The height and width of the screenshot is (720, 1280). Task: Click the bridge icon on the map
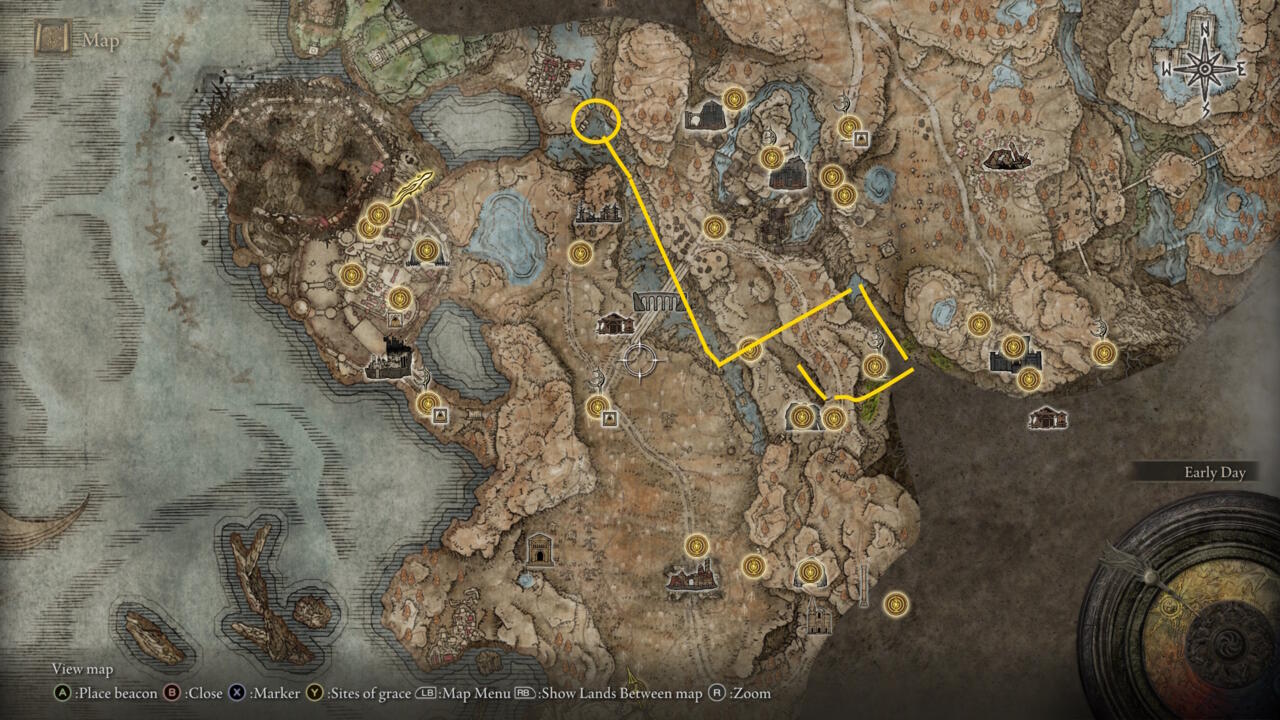(x=659, y=302)
